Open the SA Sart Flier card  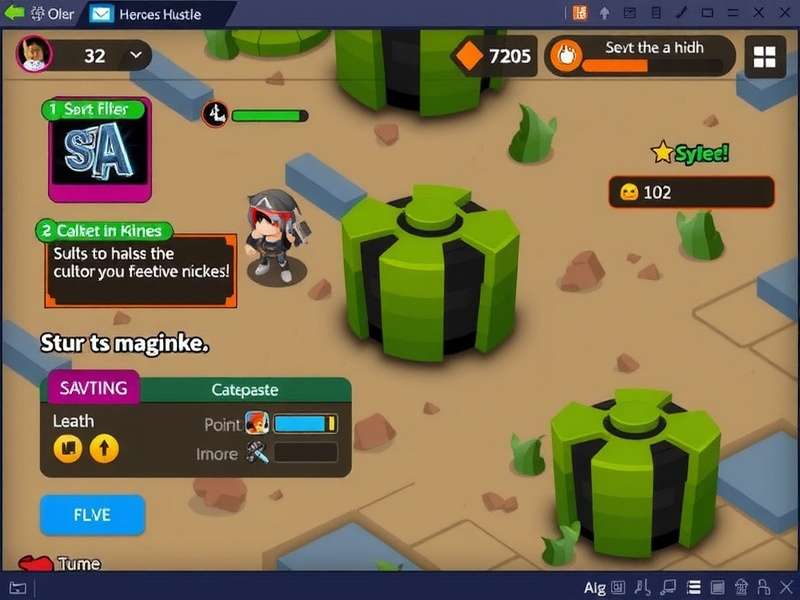(100, 151)
